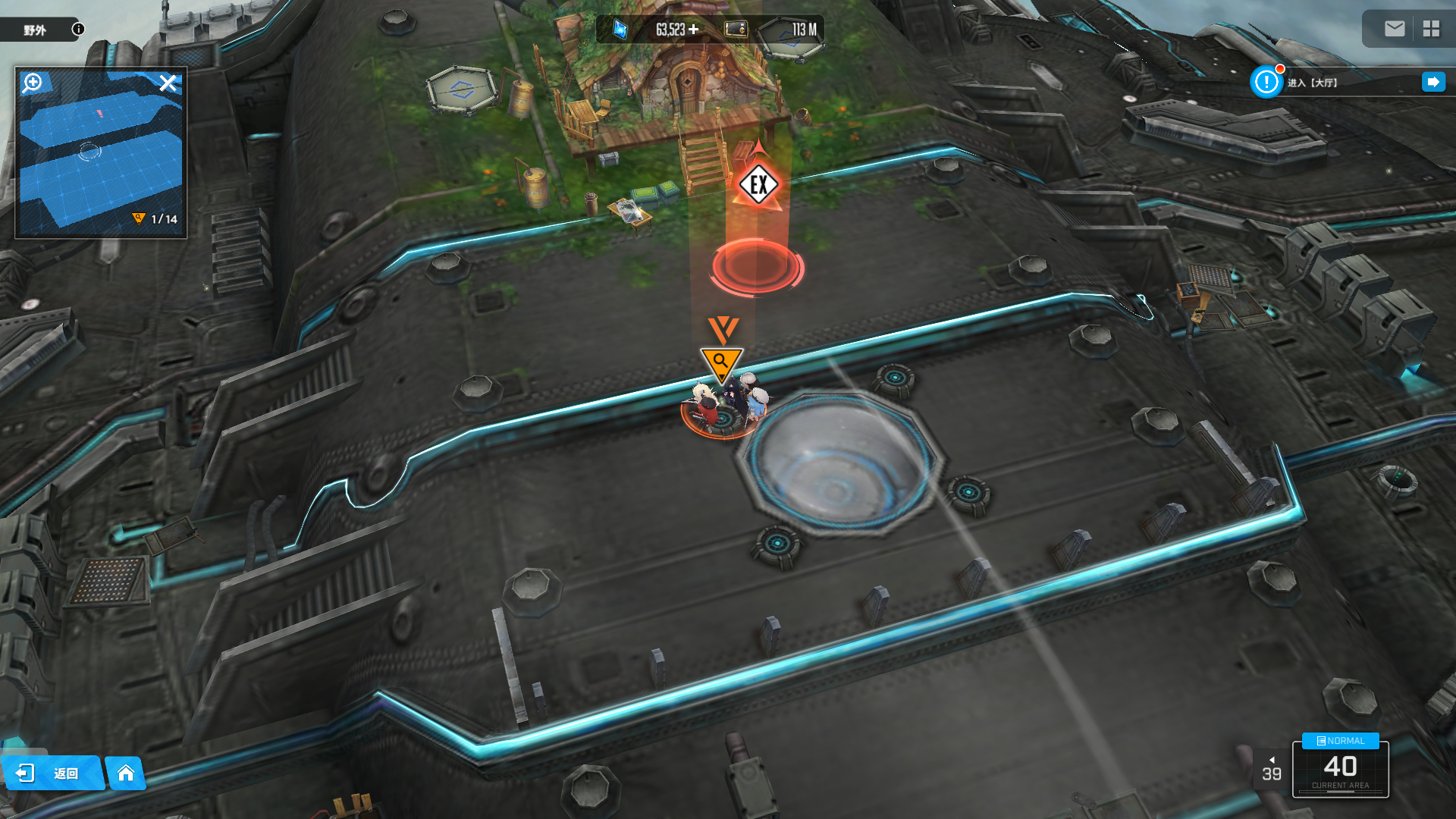
Task: Open the grid menu icon
Action: [x=1431, y=29]
